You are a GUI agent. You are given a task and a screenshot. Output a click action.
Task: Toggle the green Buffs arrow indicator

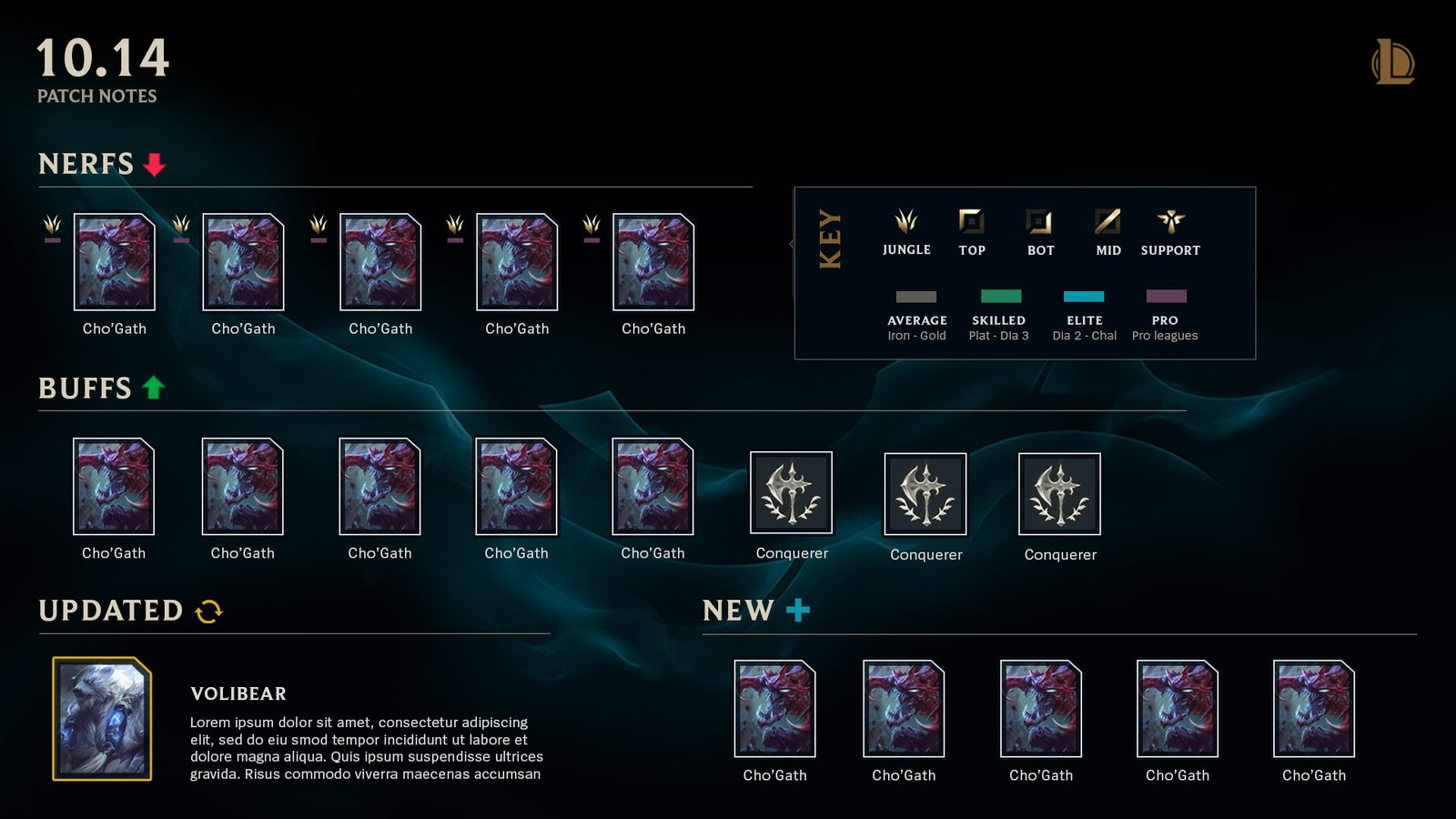coord(152,389)
